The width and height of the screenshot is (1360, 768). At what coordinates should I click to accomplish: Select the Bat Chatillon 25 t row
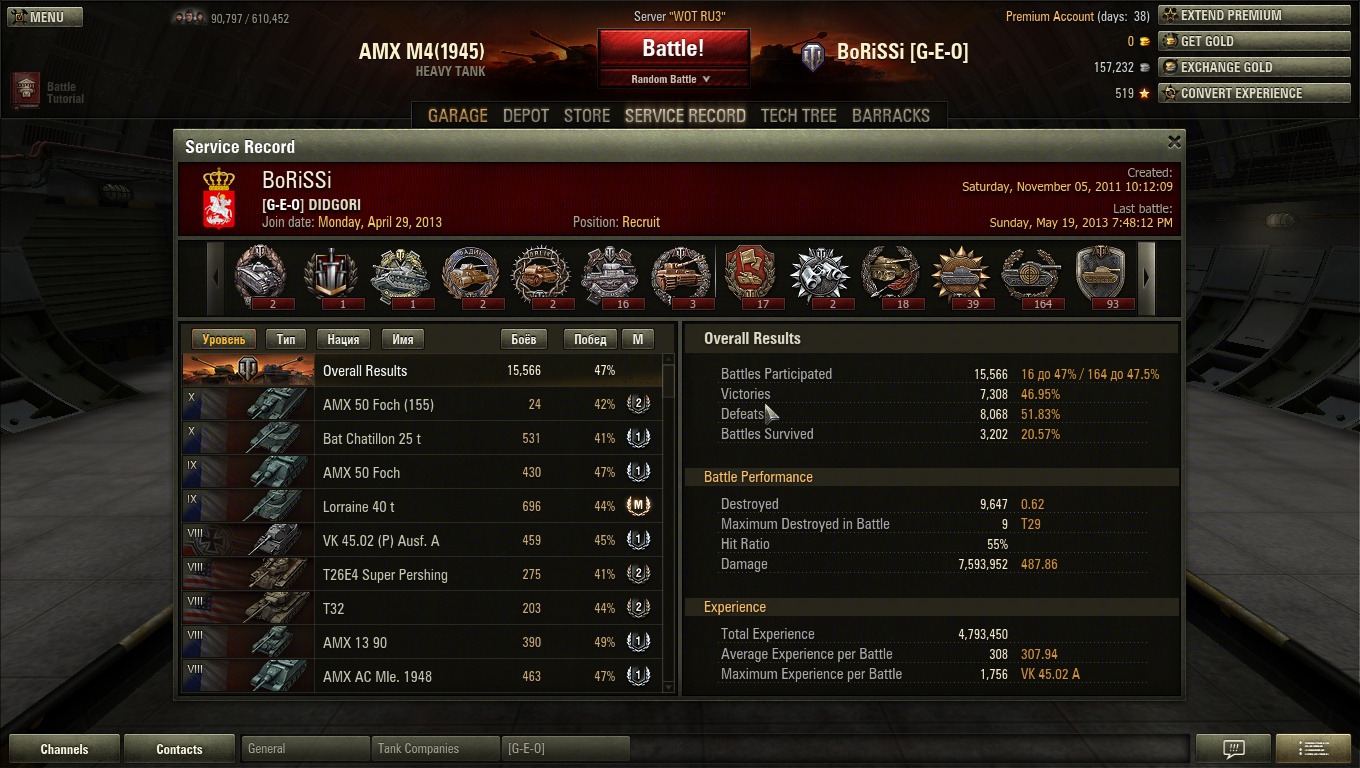coord(420,439)
